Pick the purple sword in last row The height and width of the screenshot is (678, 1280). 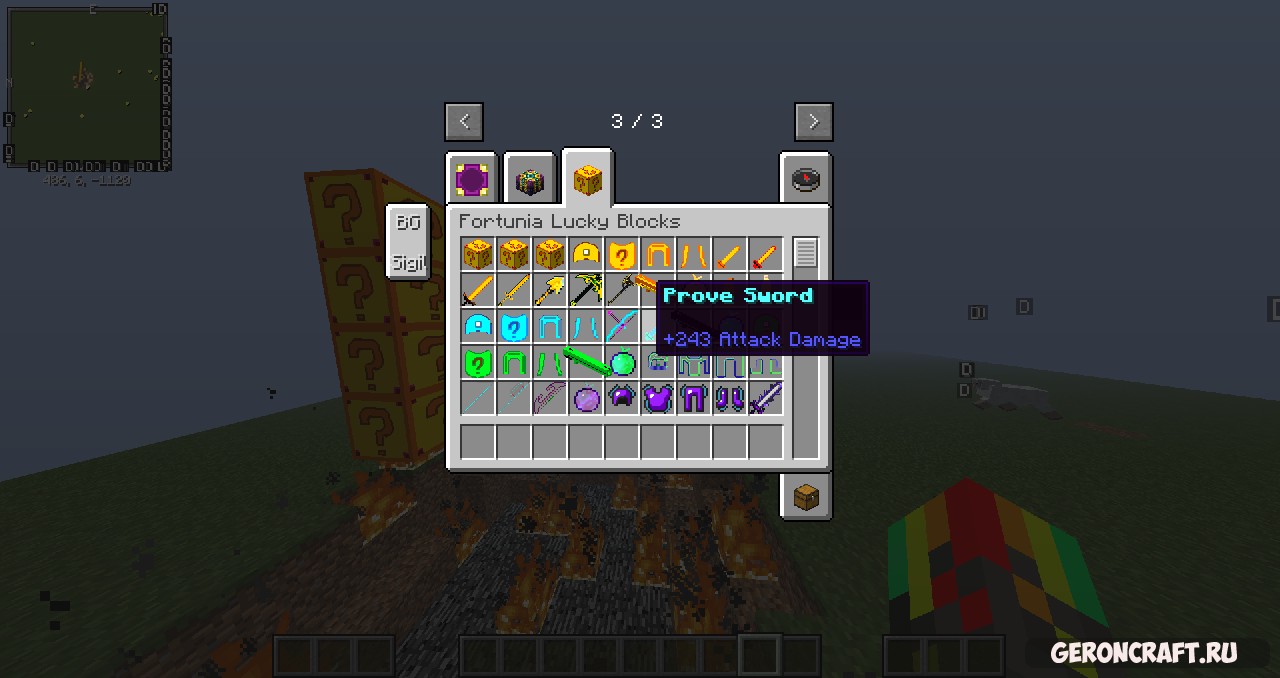click(766, 399)
